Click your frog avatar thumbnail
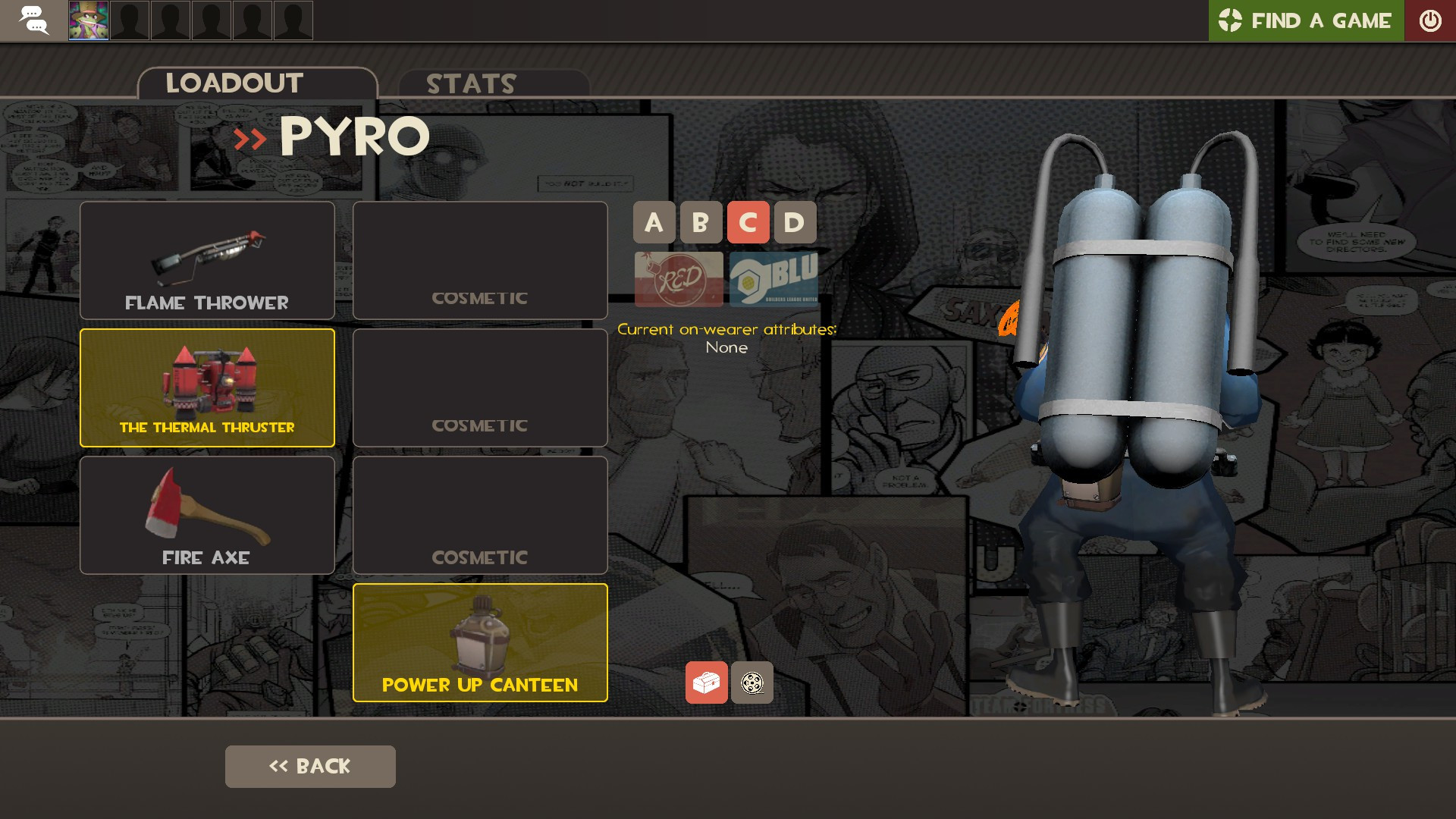 tap(87, 20)
